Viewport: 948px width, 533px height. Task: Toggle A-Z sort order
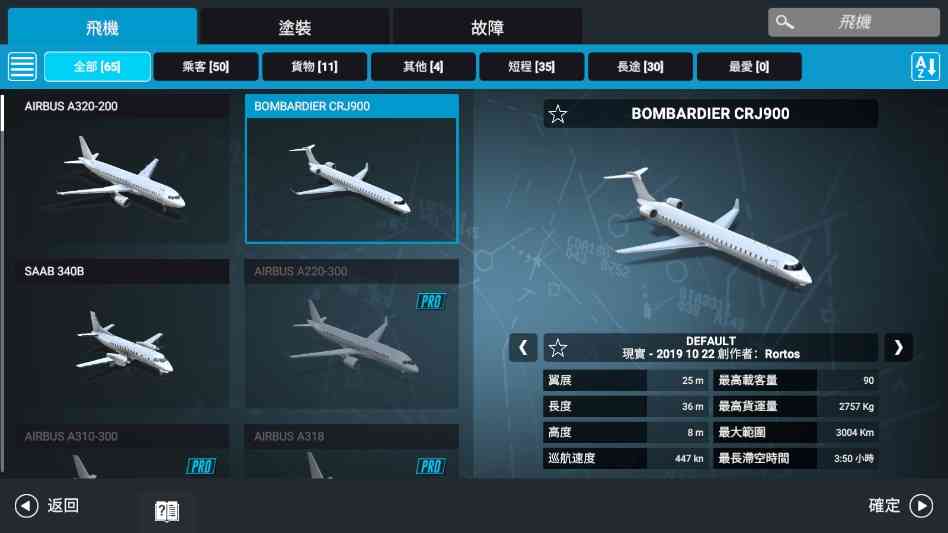(x=925, y=66)
